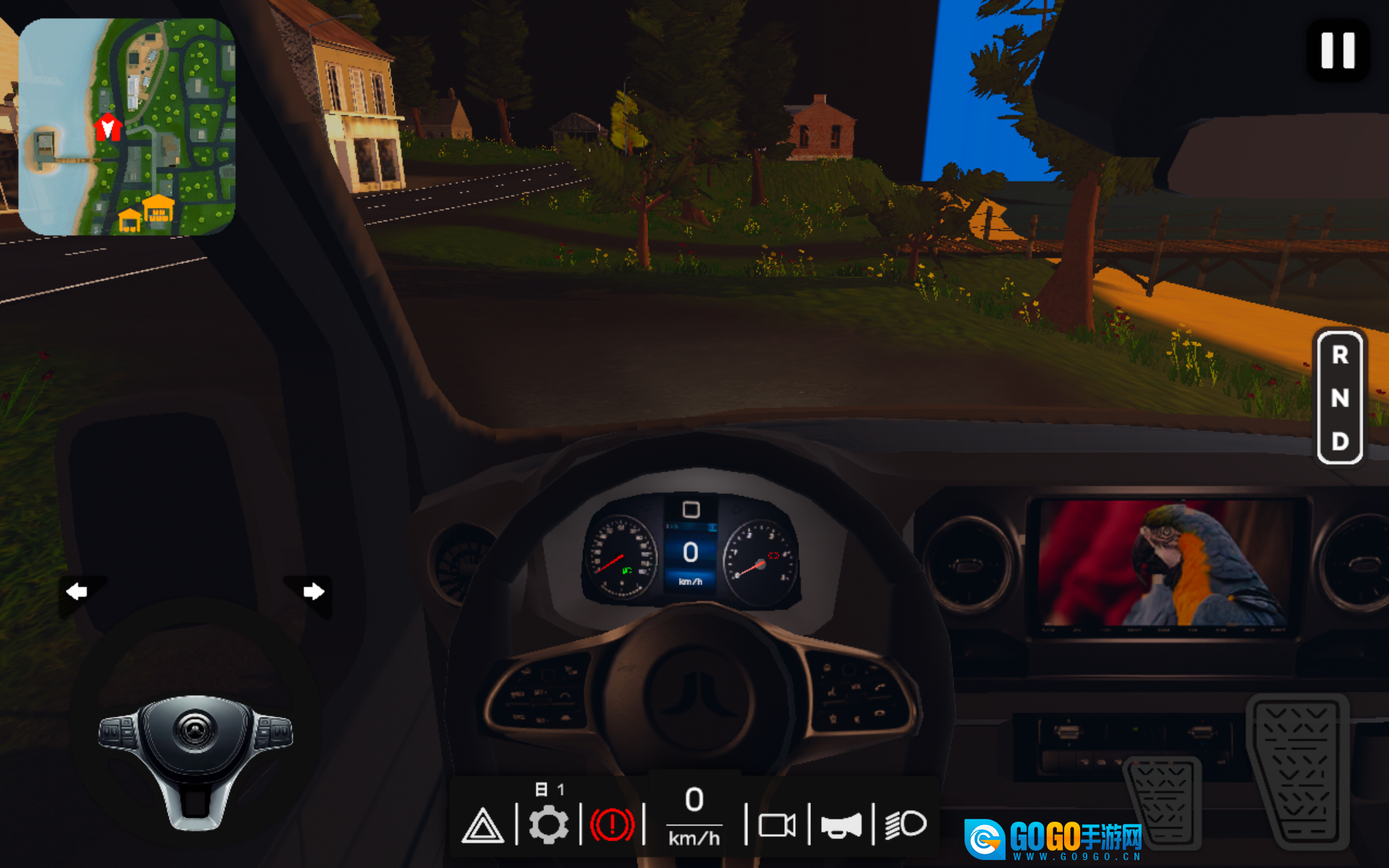The width and height of the screenshot is (1389, 868).
Task: Shift to Reverse gear
Action: click(x=1340, y=355)
